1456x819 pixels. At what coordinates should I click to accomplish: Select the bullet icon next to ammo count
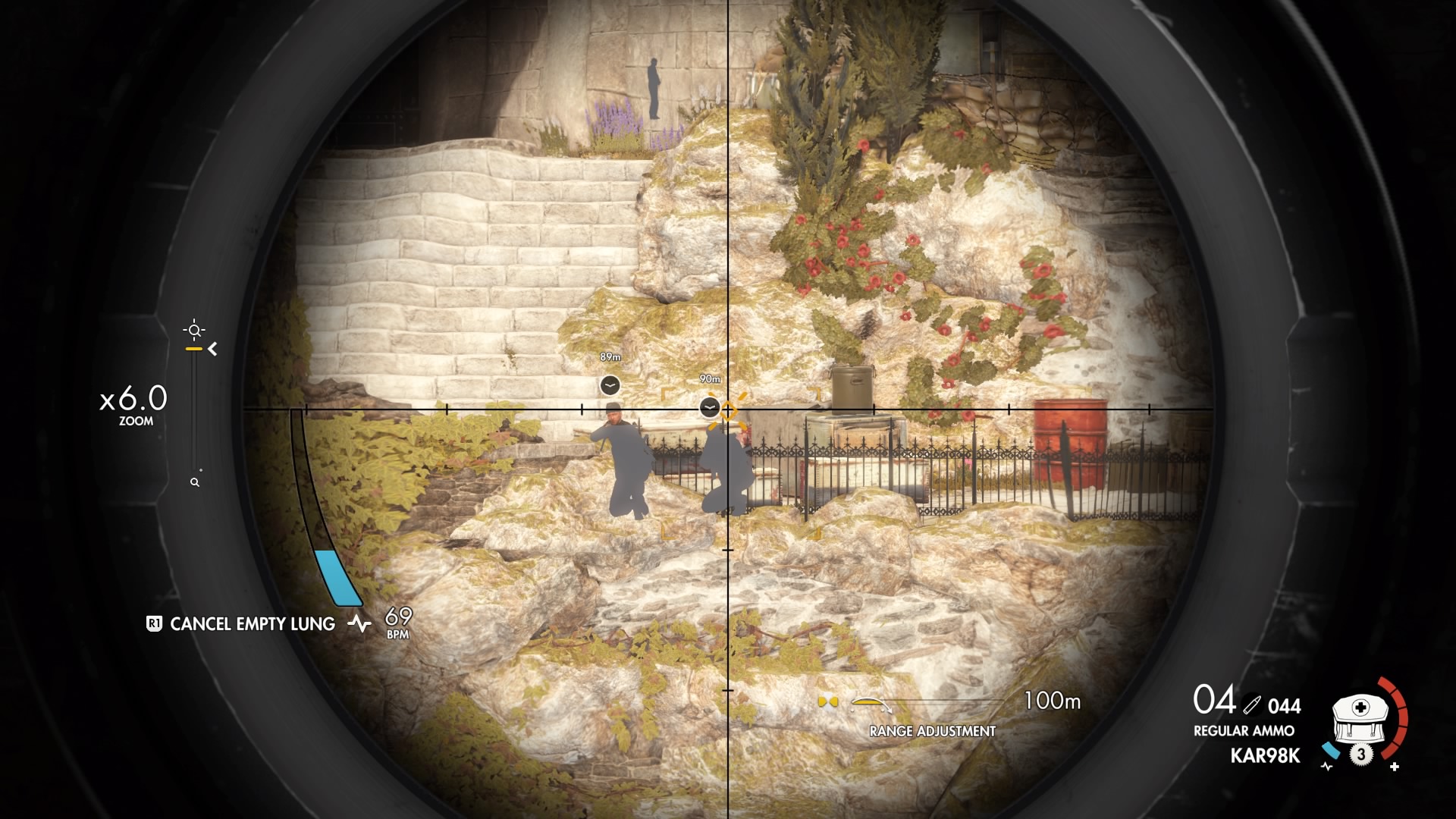[1254, 704]
